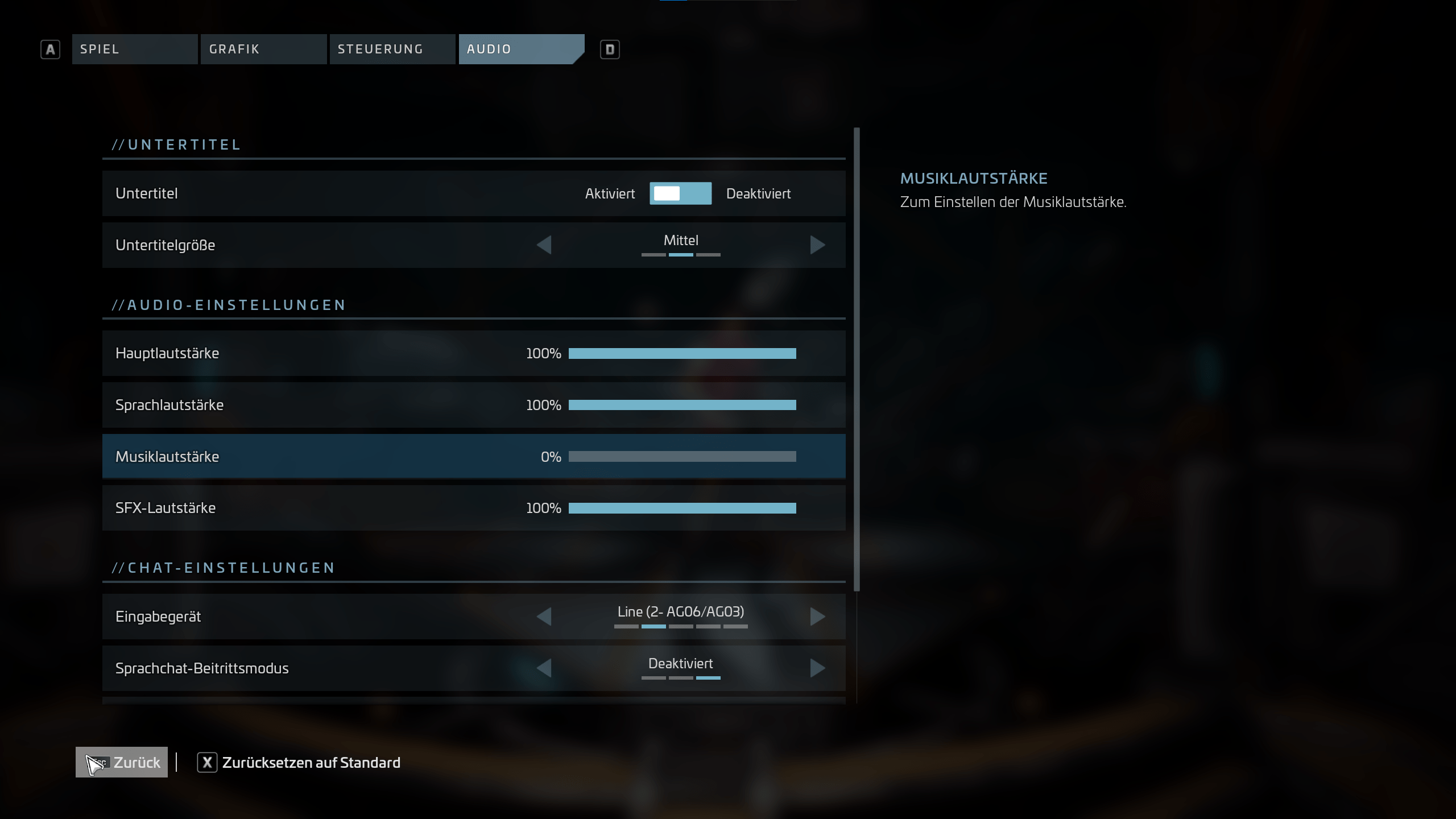
Task: Open the Grafik settings tab
Action: pos(263,49)
